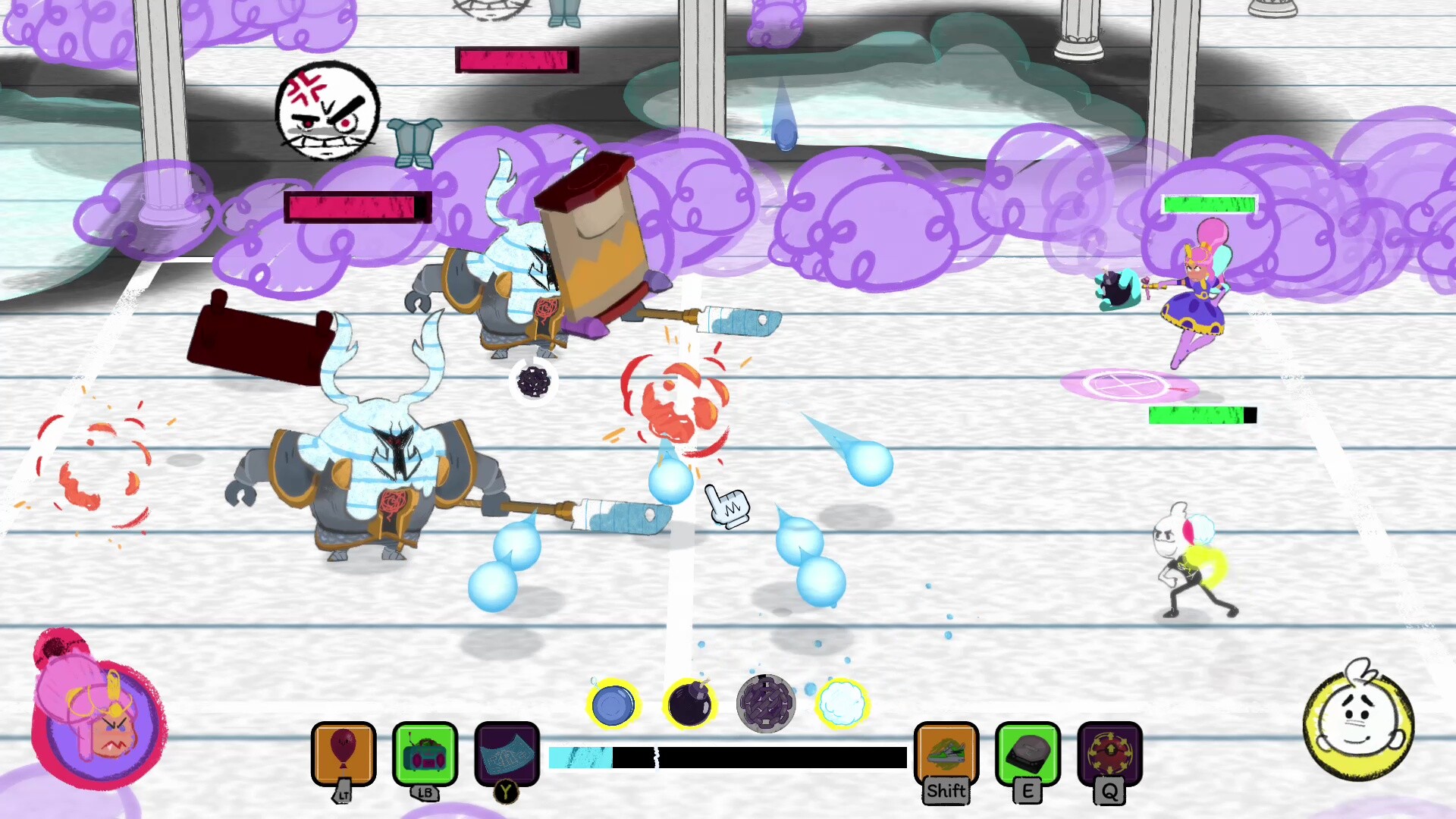Pick up the snowball item icon

point(842,704)
